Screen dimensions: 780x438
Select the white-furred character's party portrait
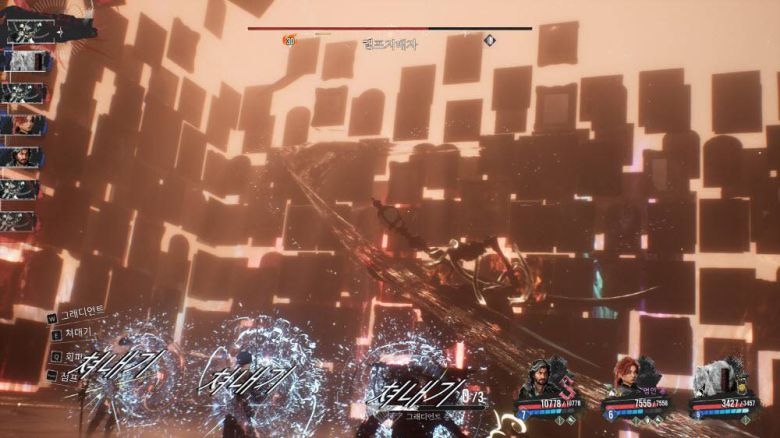(x=715, y=379)
